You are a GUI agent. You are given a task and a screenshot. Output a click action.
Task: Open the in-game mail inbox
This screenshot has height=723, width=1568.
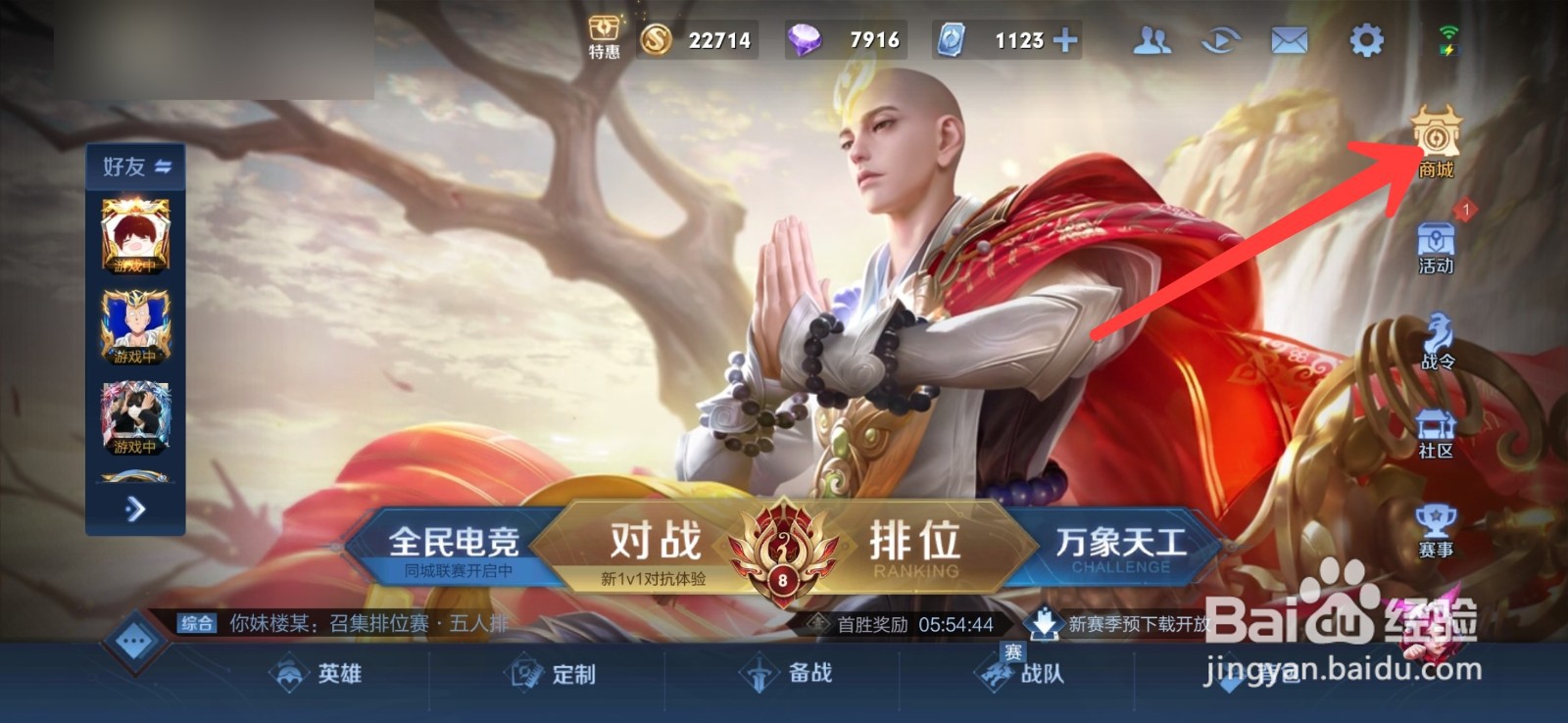click(x=1291, y=37)
